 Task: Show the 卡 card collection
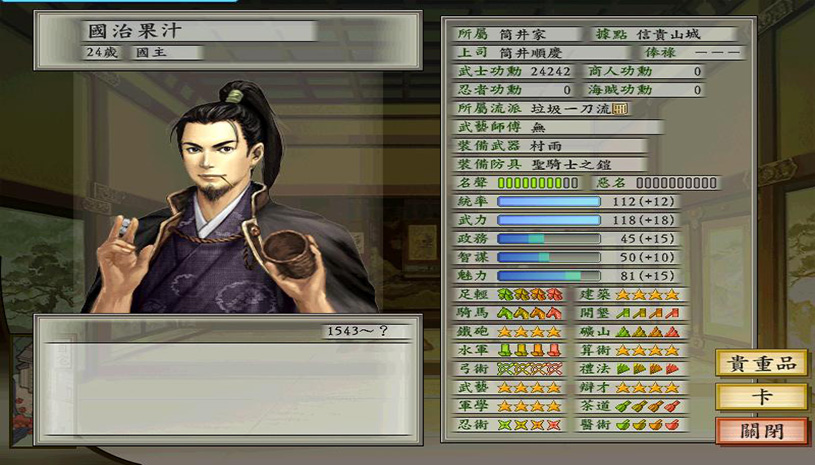761,397
